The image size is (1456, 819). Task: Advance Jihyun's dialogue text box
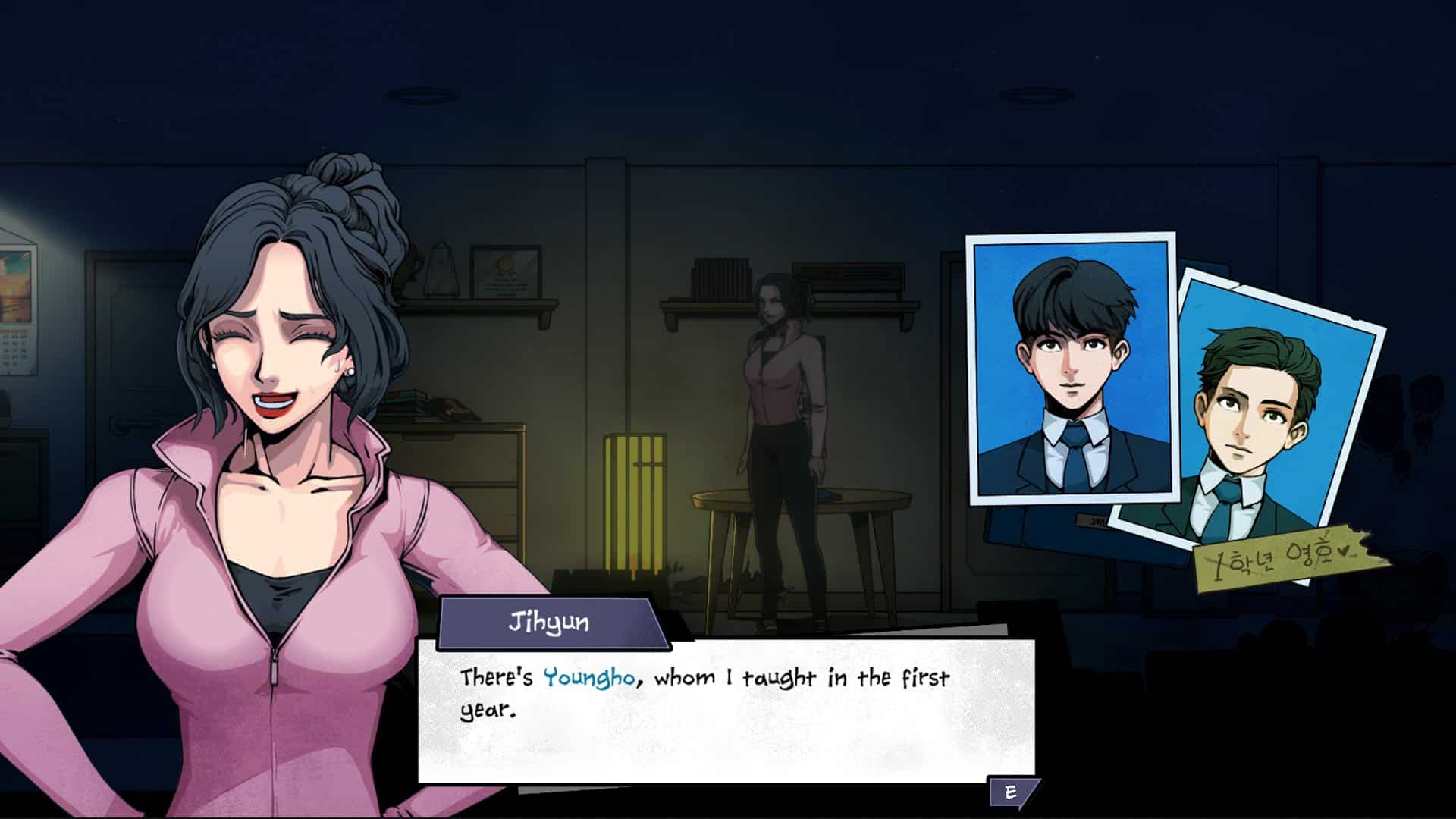pyautogui.click(x=1012, y=792)
